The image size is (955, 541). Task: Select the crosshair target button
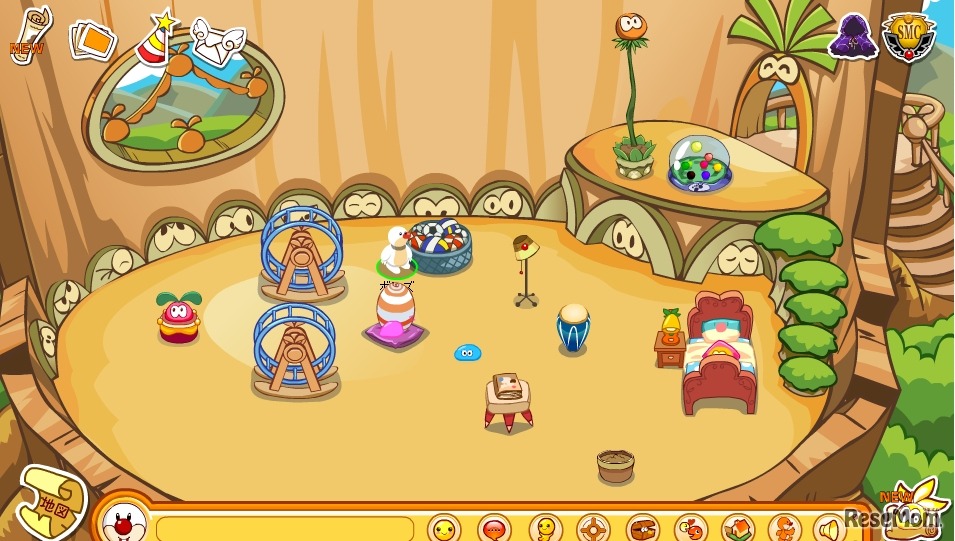tap(594, 527)
